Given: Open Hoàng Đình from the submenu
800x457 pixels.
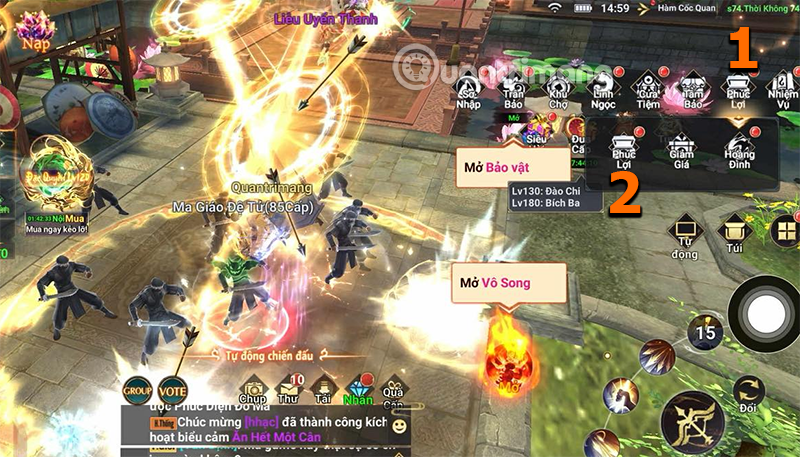Looking at the screenshot, I should pyautogui.click(x=741, y=150).
